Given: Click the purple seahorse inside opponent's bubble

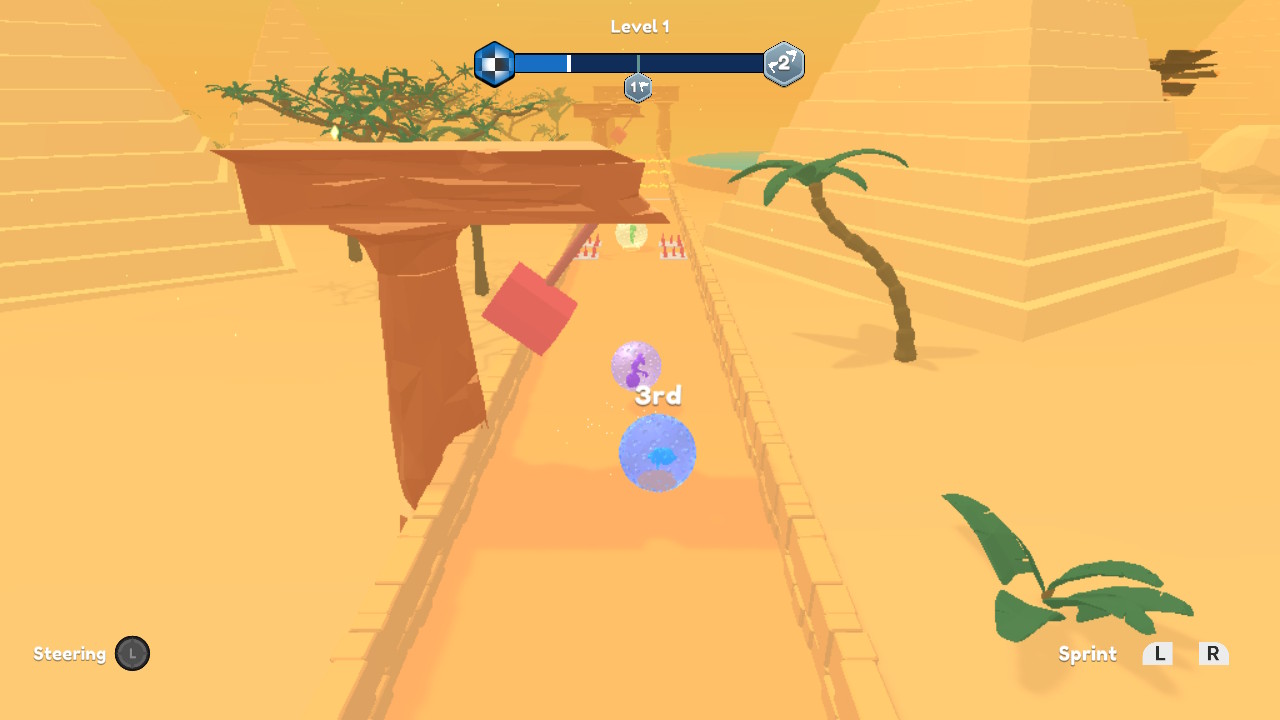Looking at the screenshot, I should (634, 369).
